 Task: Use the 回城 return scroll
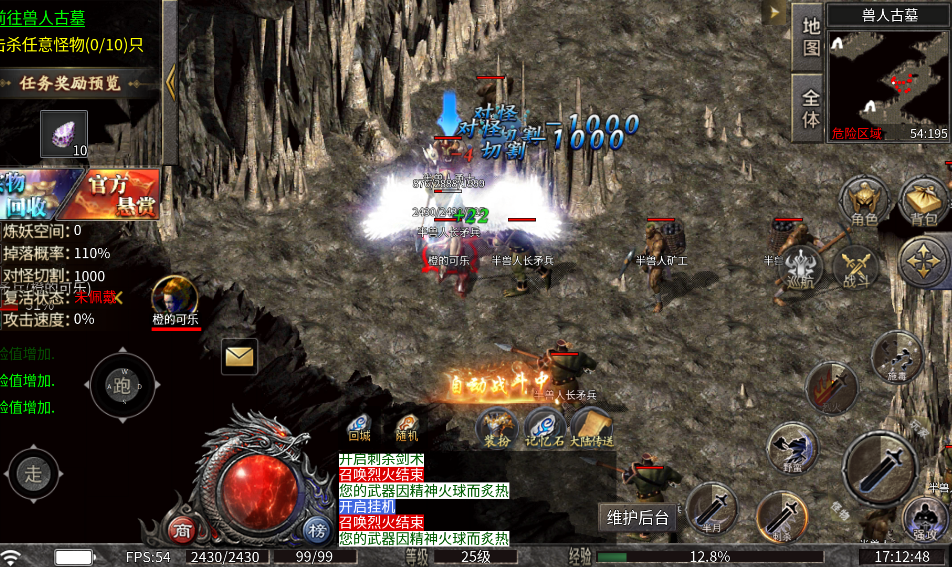(x=359, y=427)
